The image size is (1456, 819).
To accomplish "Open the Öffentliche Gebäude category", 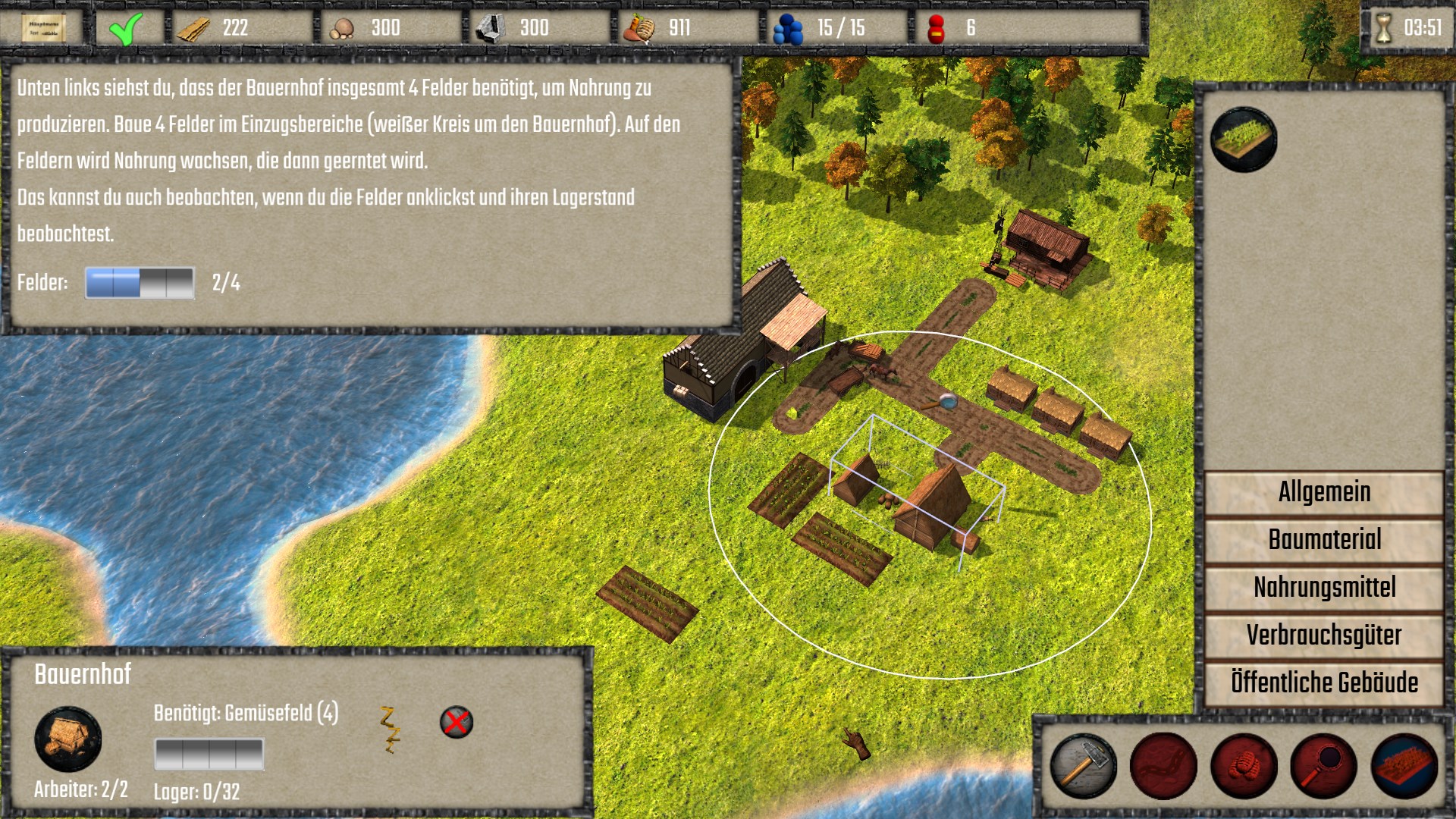I will click(1324, 682).
